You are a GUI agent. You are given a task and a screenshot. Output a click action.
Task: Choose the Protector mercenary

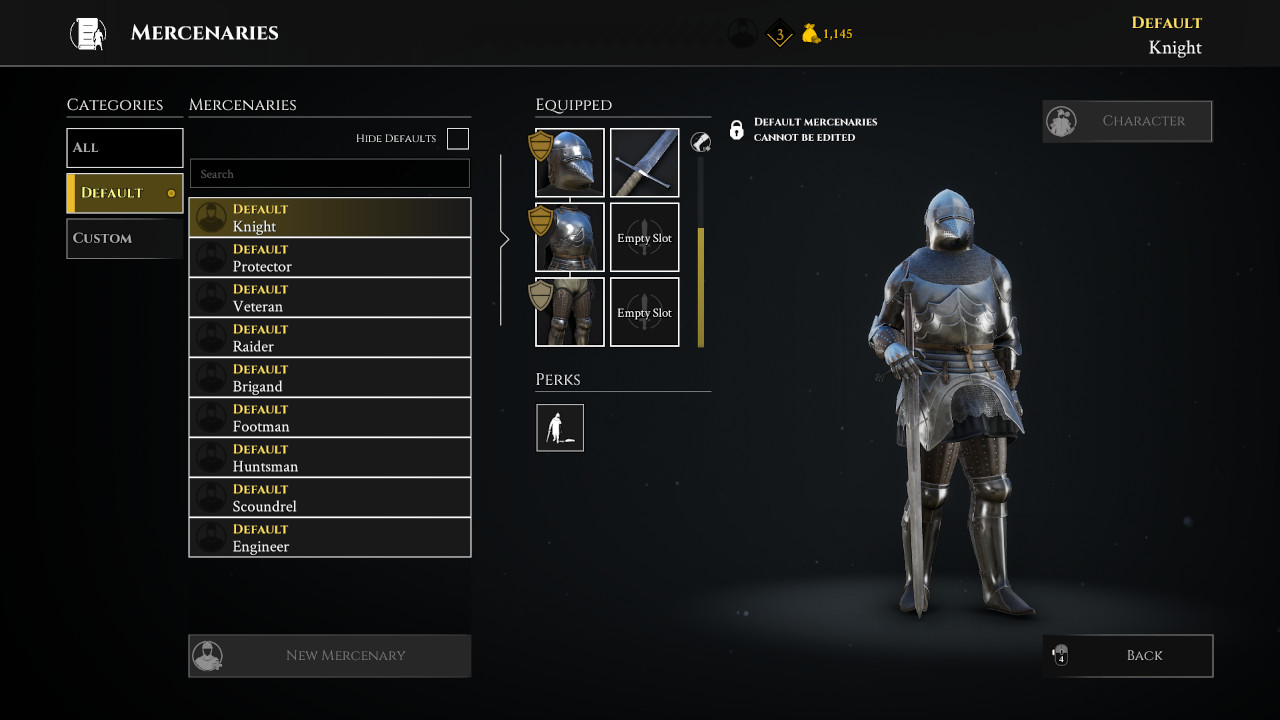330,258
